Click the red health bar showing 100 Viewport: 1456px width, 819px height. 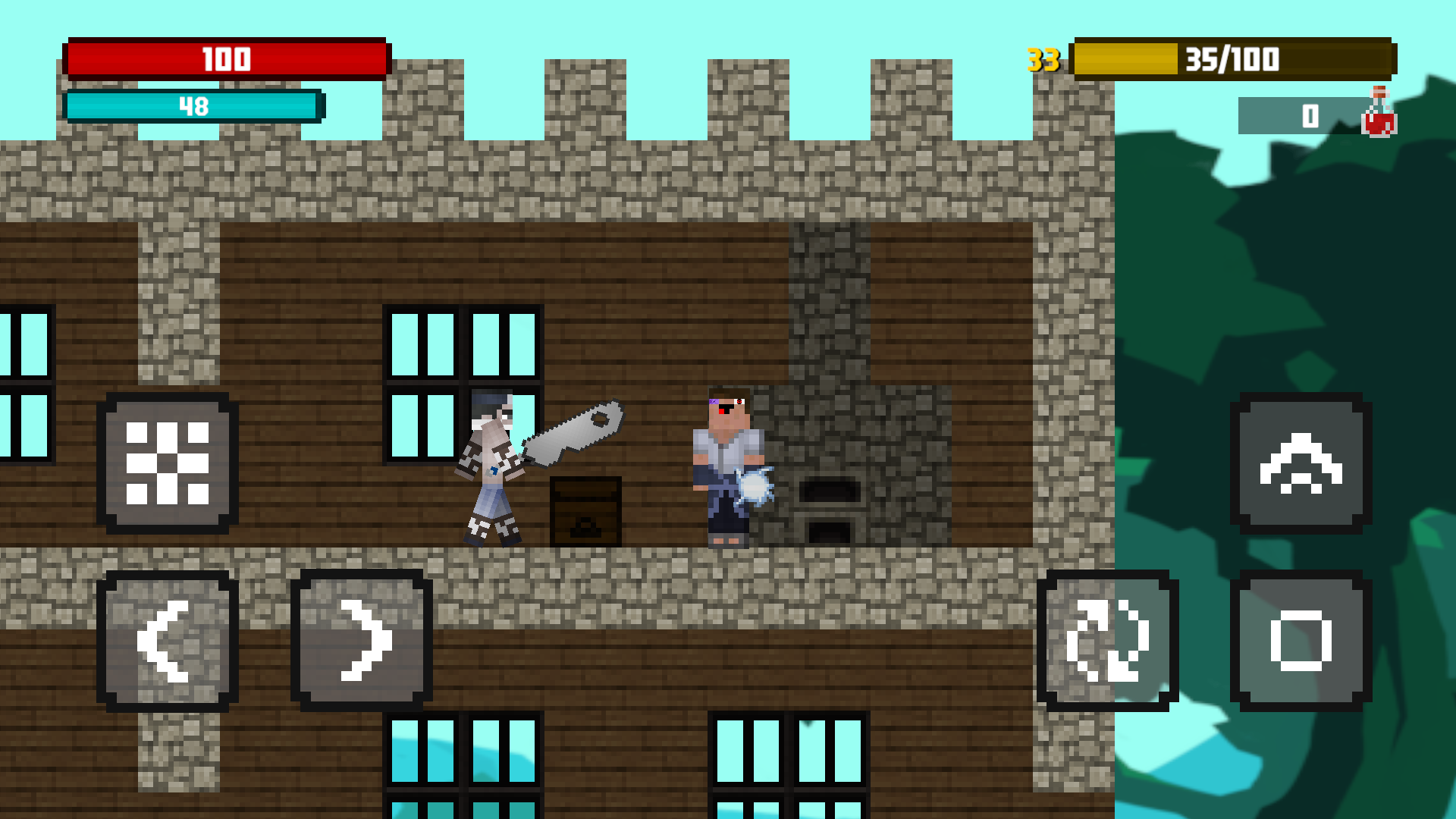point(226,58)
